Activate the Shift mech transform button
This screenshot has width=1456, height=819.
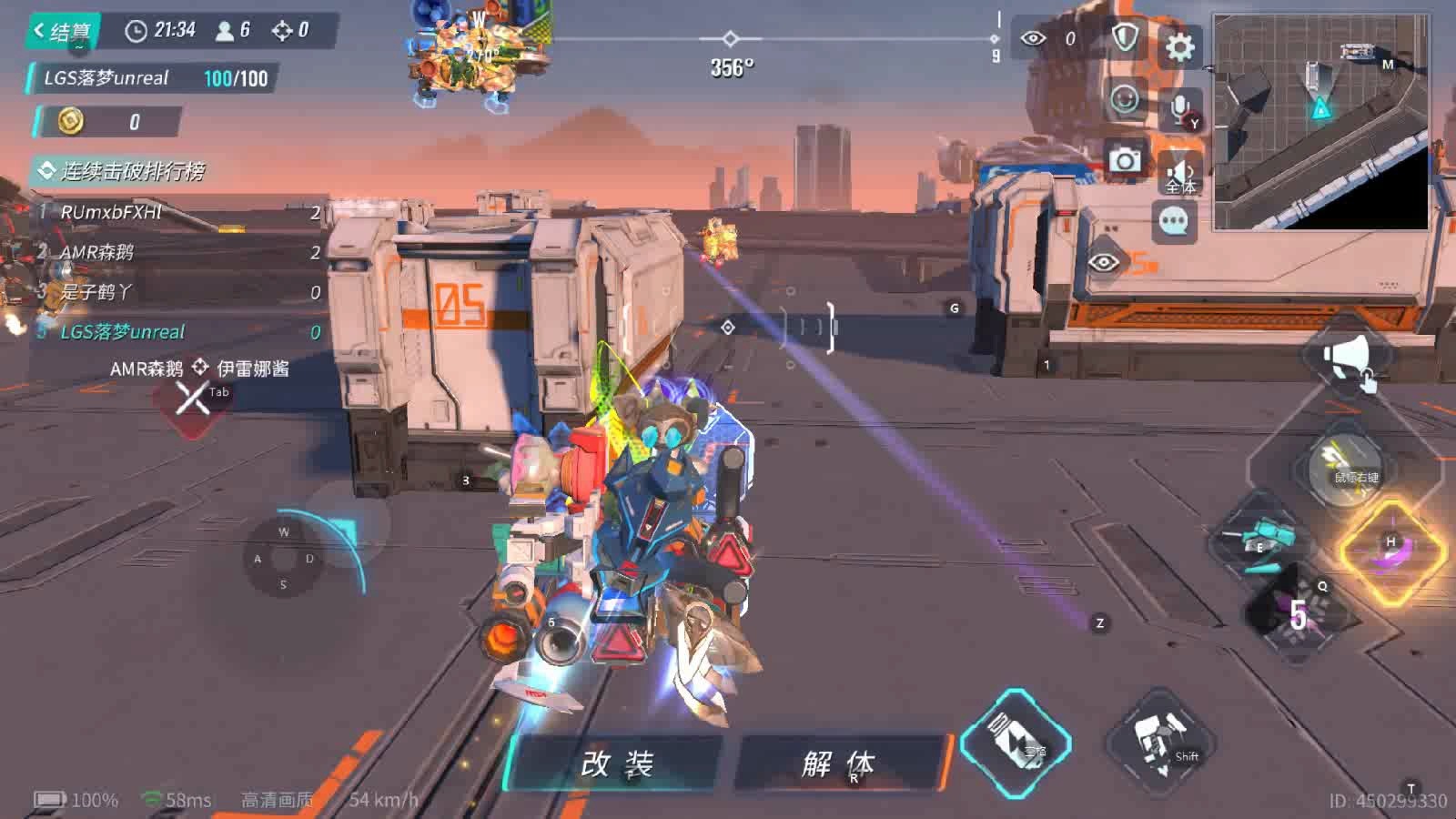1160,742
